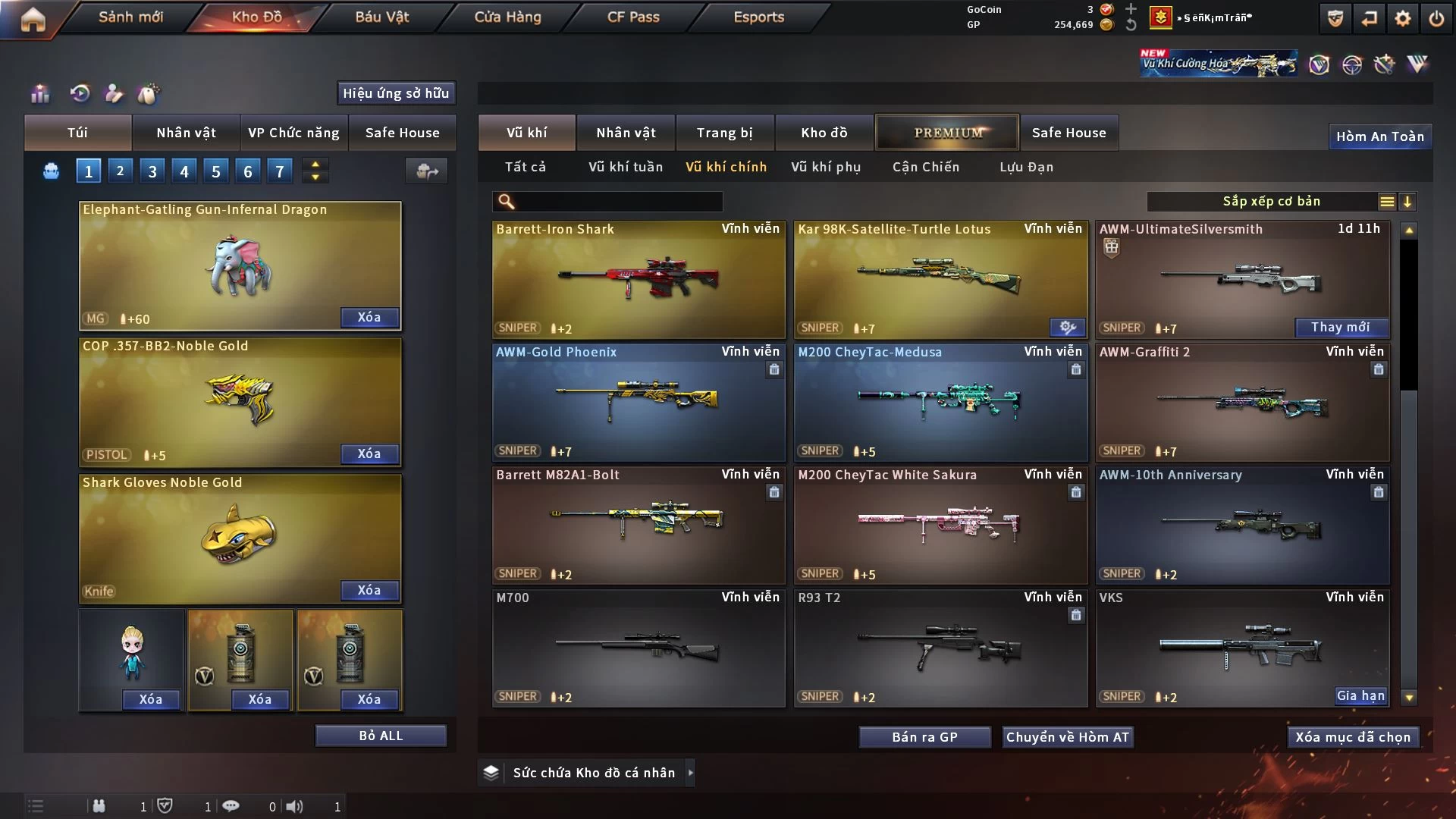Screen dimensions: 1456x819
Task: Open the Cửa Hàng shop menu
Action: [x=507, y=17]
